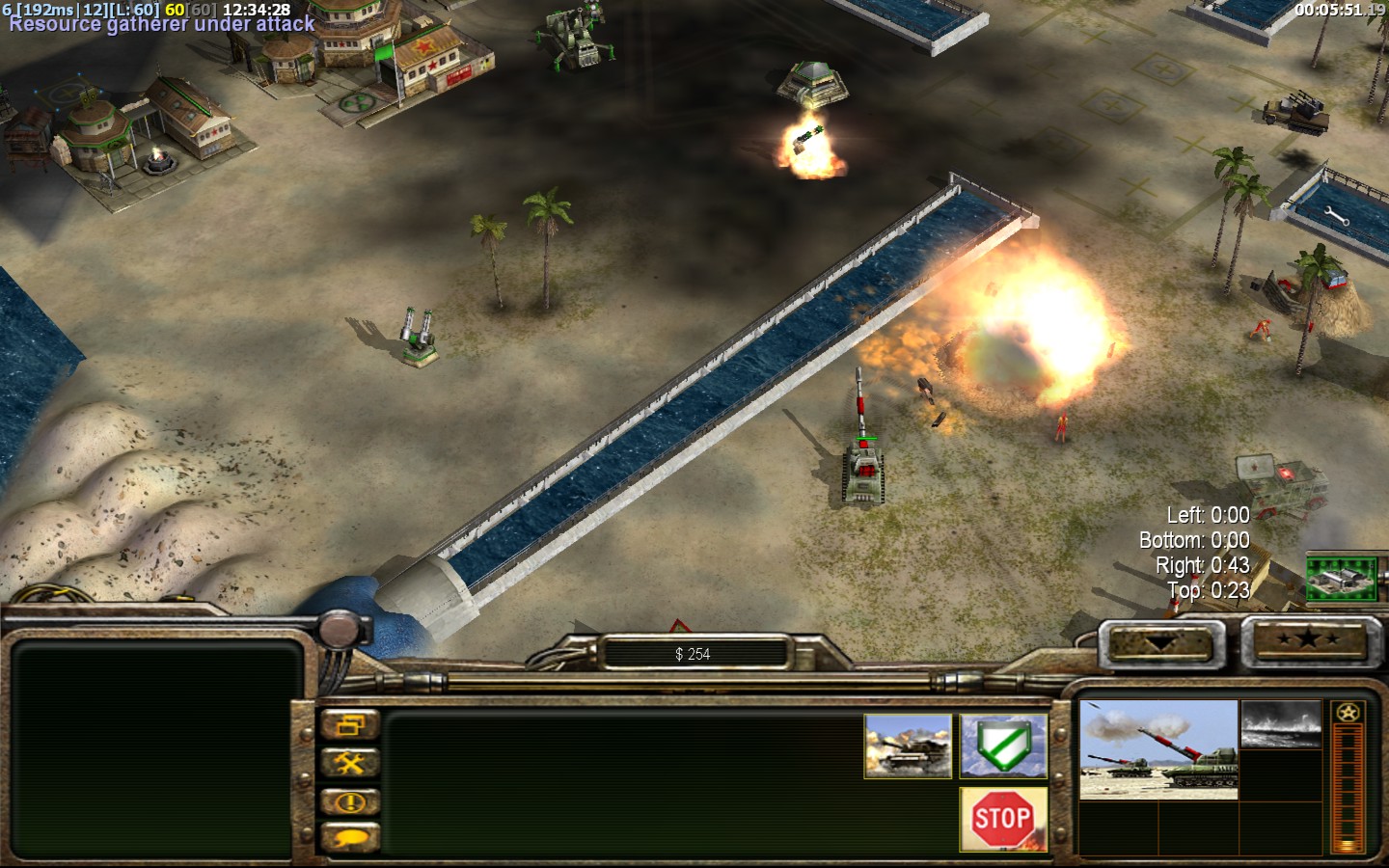Click the crossed wrench and hammer button
Viewport: 1389px width, 868px height.
[x=349, y=764]
